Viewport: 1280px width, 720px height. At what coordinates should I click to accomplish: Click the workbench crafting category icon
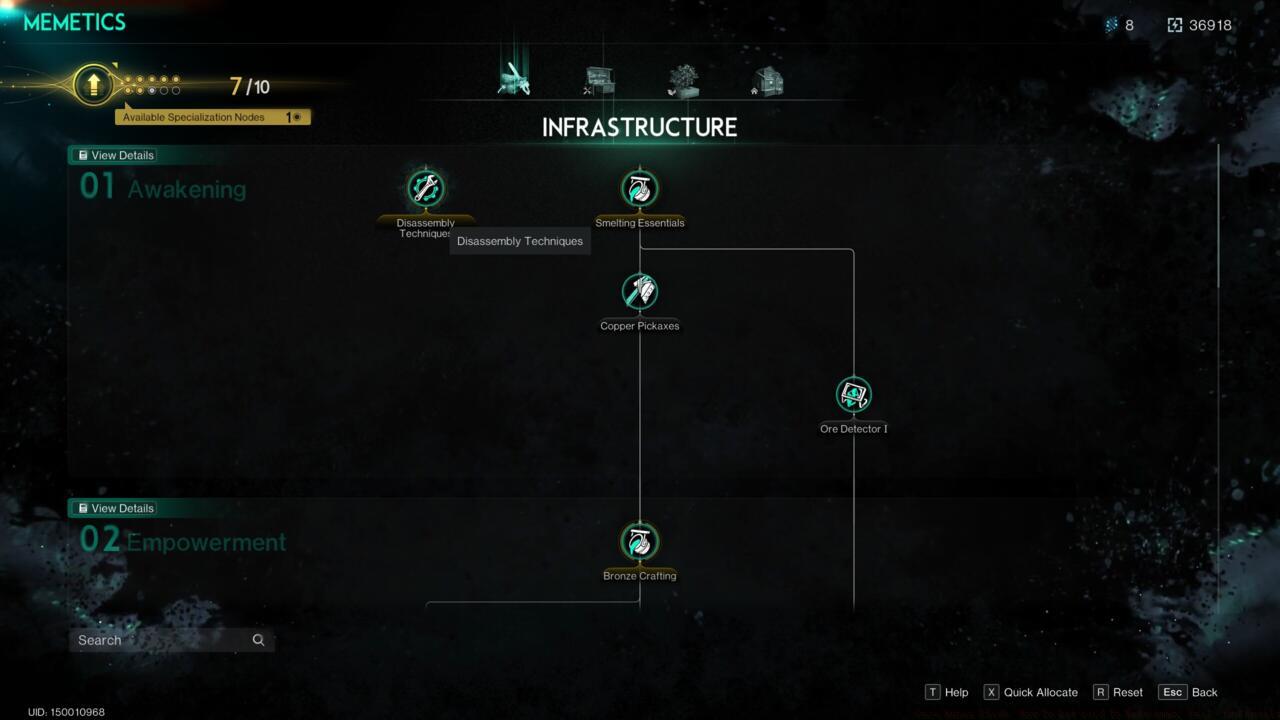598,80
